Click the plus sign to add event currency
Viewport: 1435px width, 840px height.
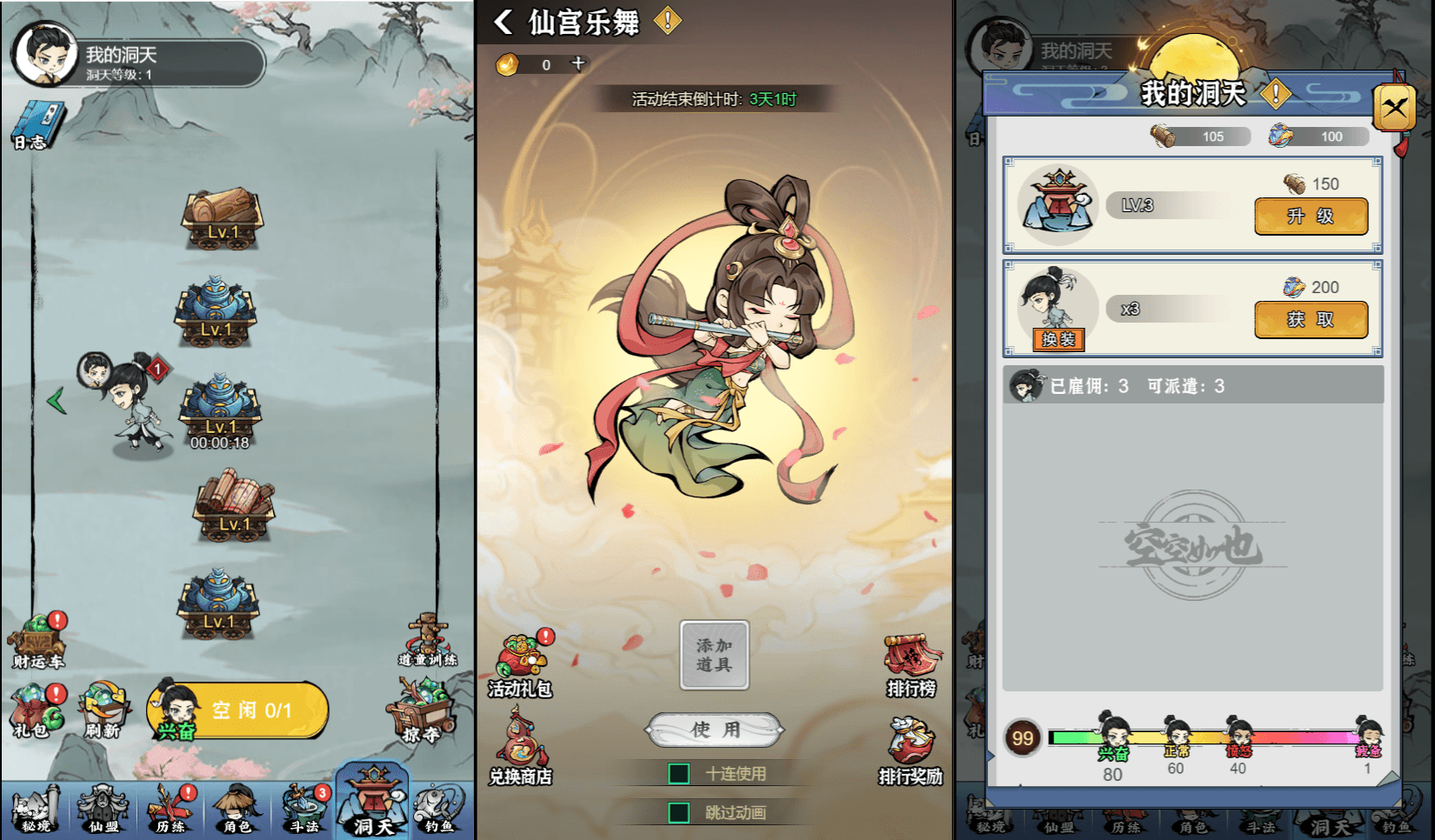coord(577,63)
